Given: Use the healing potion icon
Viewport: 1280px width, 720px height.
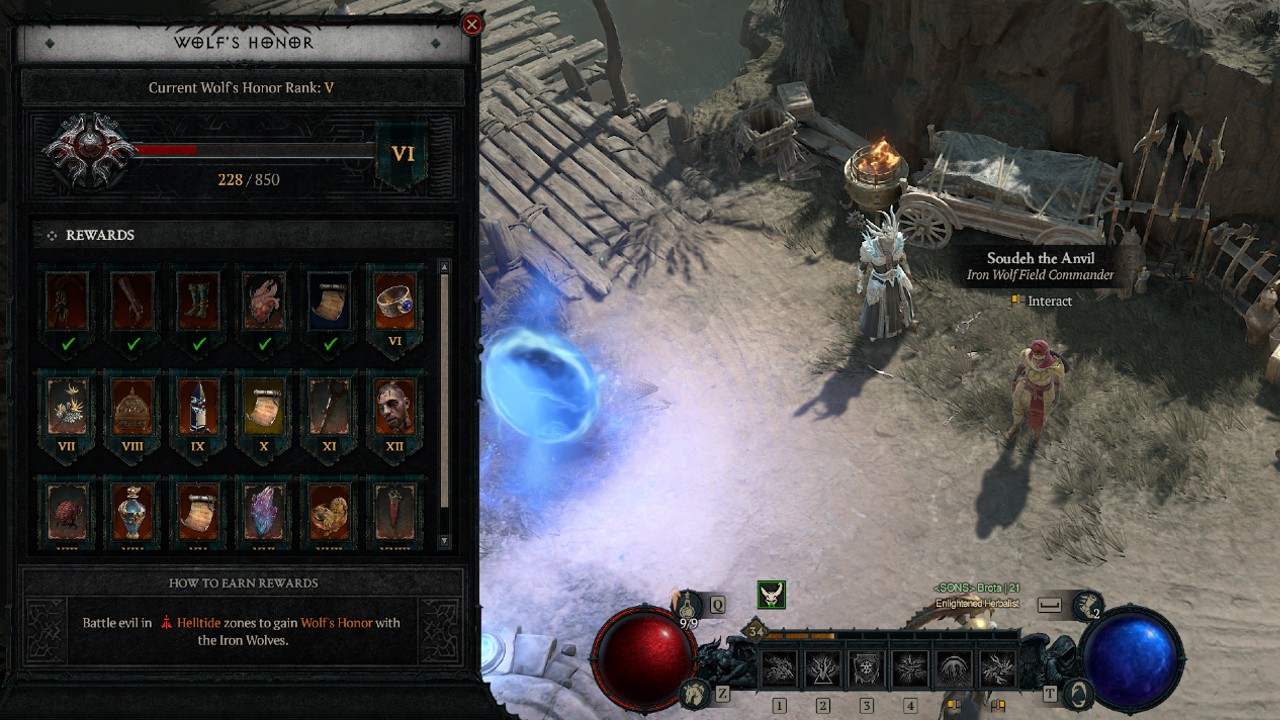Looking at the screenshot, I should [689, 605].
